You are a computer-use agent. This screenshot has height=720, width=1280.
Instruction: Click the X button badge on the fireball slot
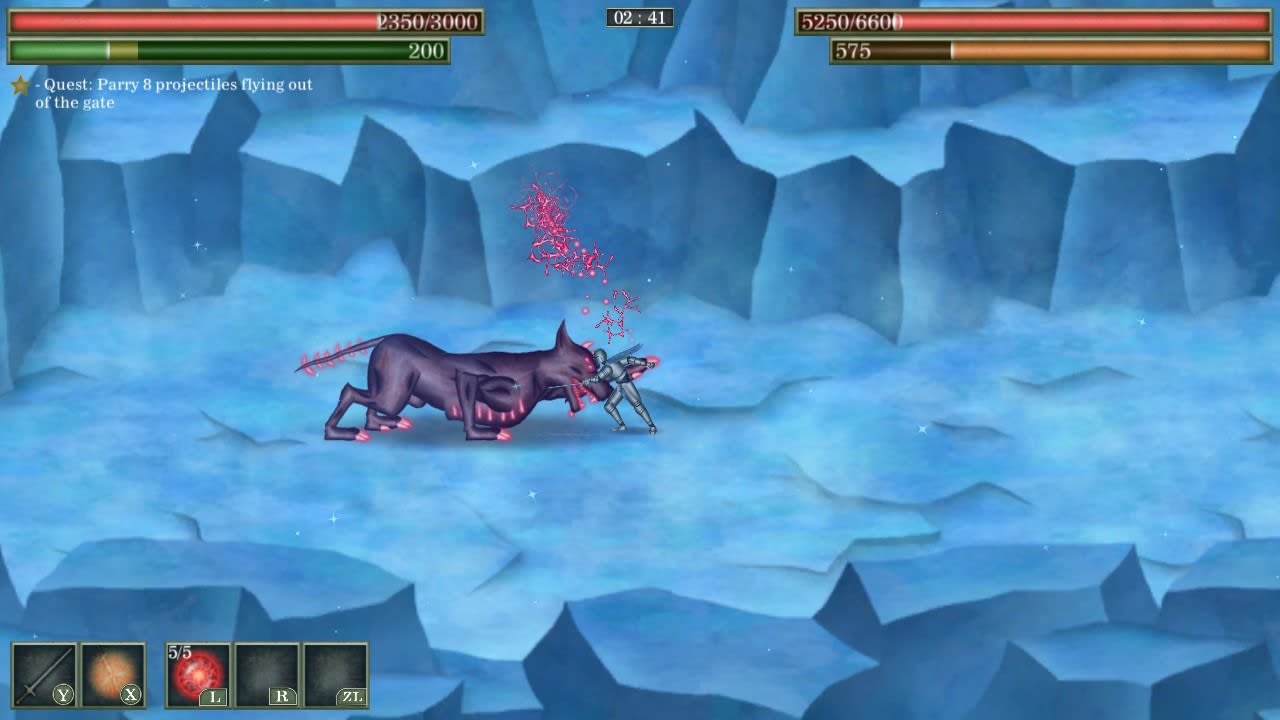[x=129, y=694]
